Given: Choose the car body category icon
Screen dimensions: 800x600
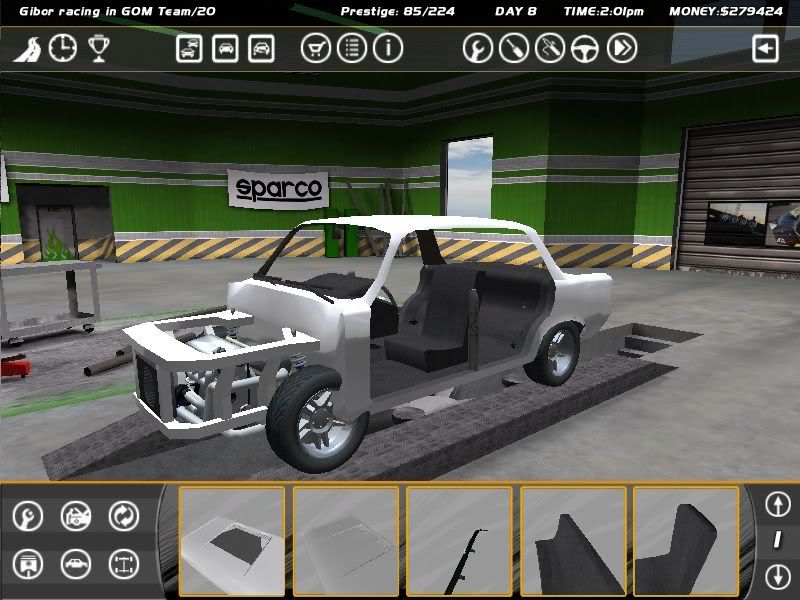Looking at the screenshot, I should 75,564.
